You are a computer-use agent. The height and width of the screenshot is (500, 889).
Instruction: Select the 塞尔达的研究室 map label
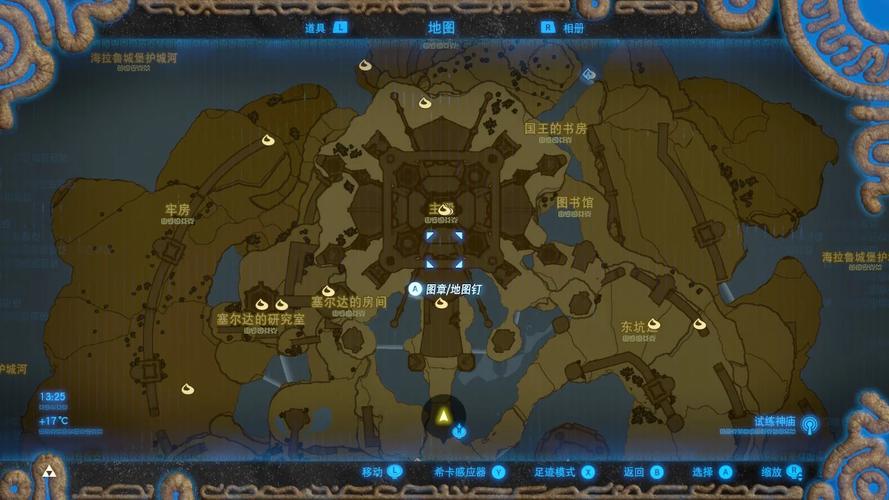pyautogui.click(x=260, y=319)
